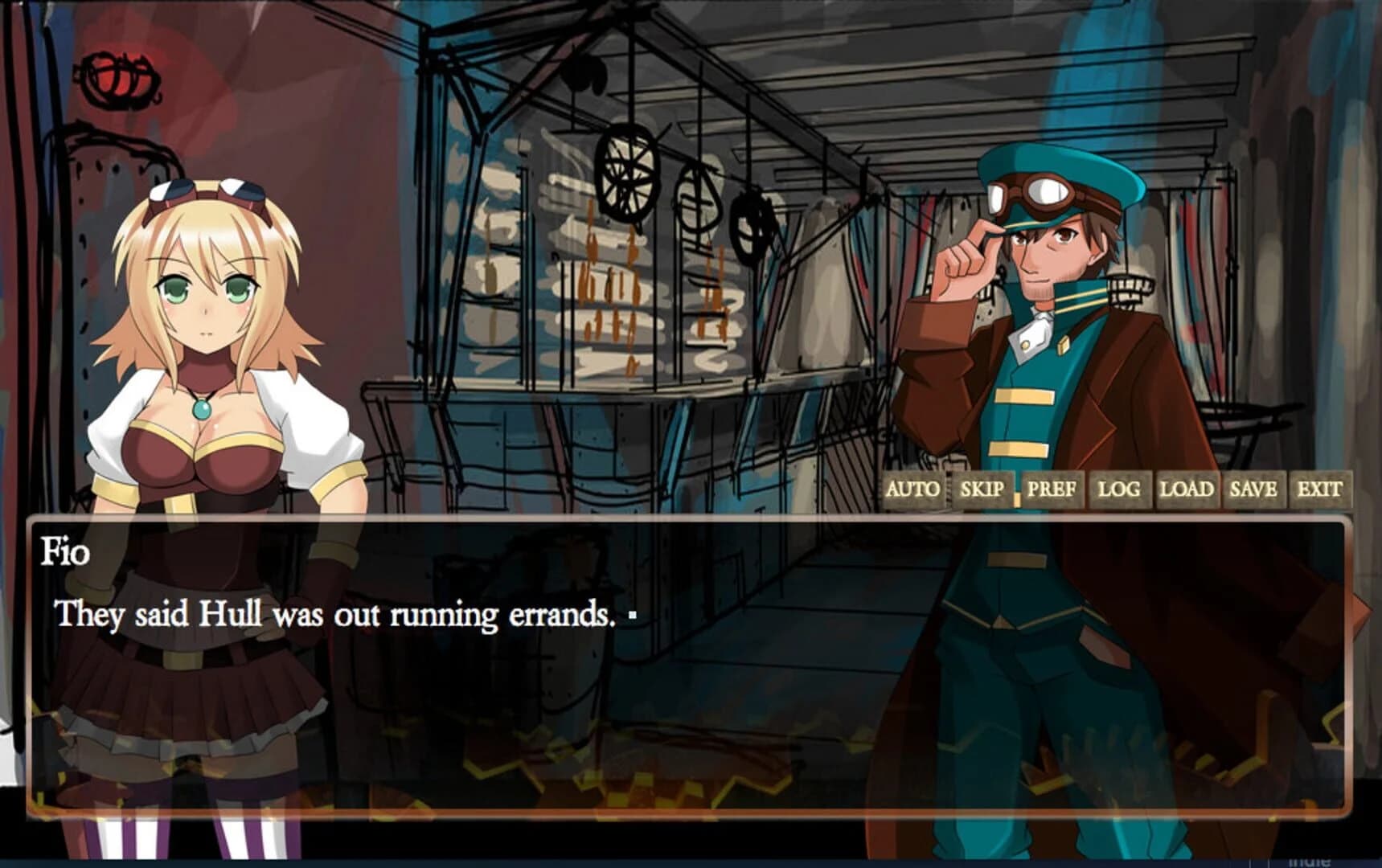Viewport: 1382px width, 868px height.
Task: Activate SKIP to fast-forward dialogue
Action: [982, 489]
